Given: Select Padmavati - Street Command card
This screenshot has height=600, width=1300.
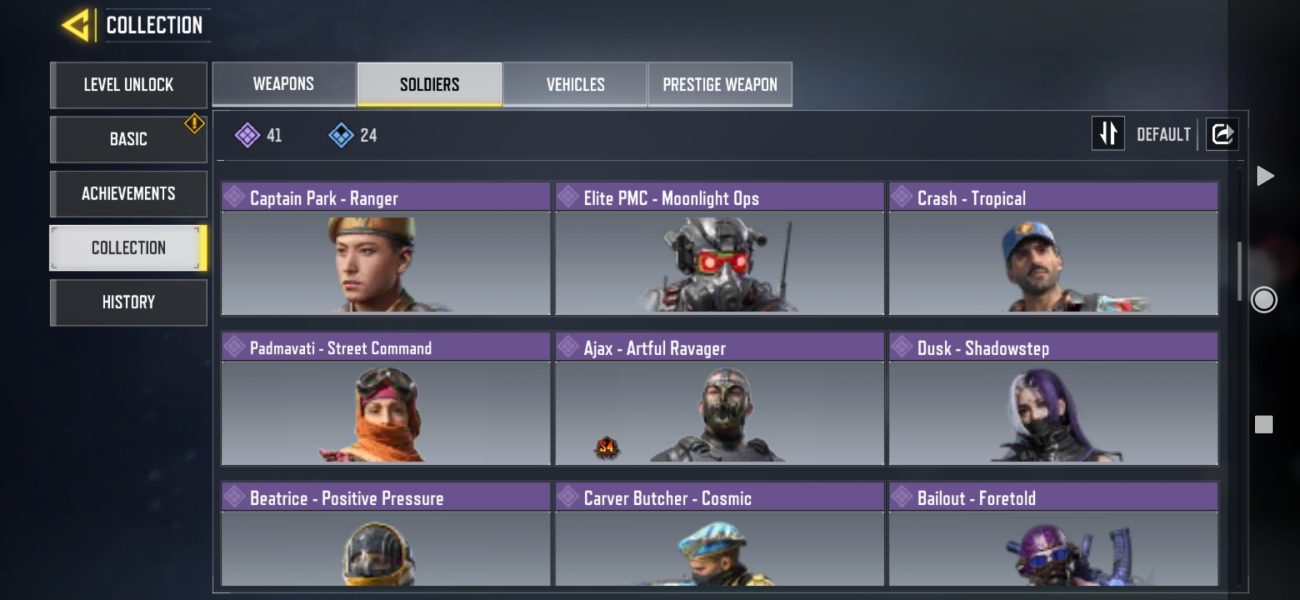Looking at the screenshot, I should 386,400.
